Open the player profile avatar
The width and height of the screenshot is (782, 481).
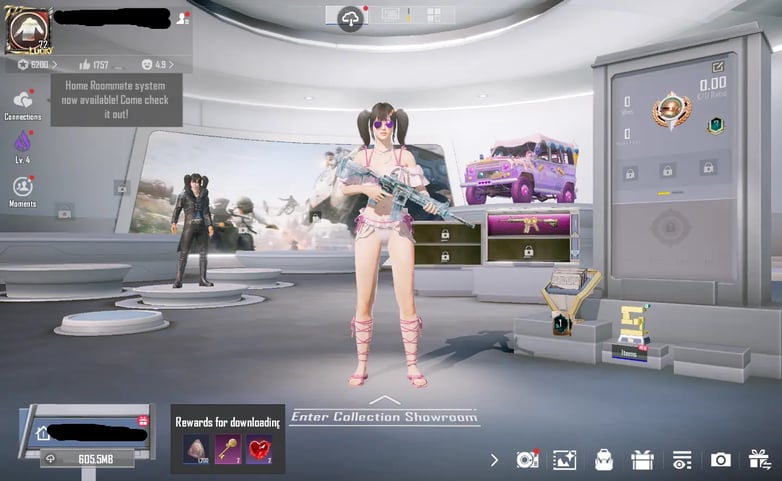tap(29, 30)
